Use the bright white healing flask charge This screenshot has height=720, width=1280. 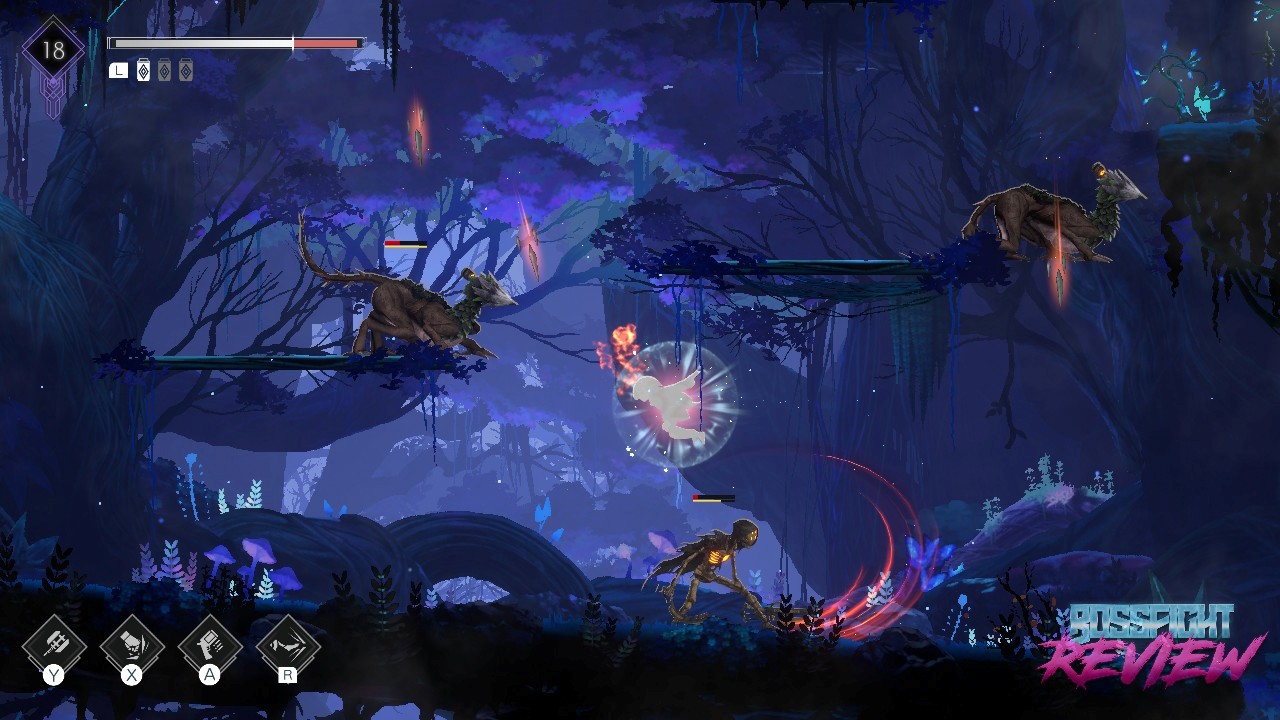[x=143, y=70]
